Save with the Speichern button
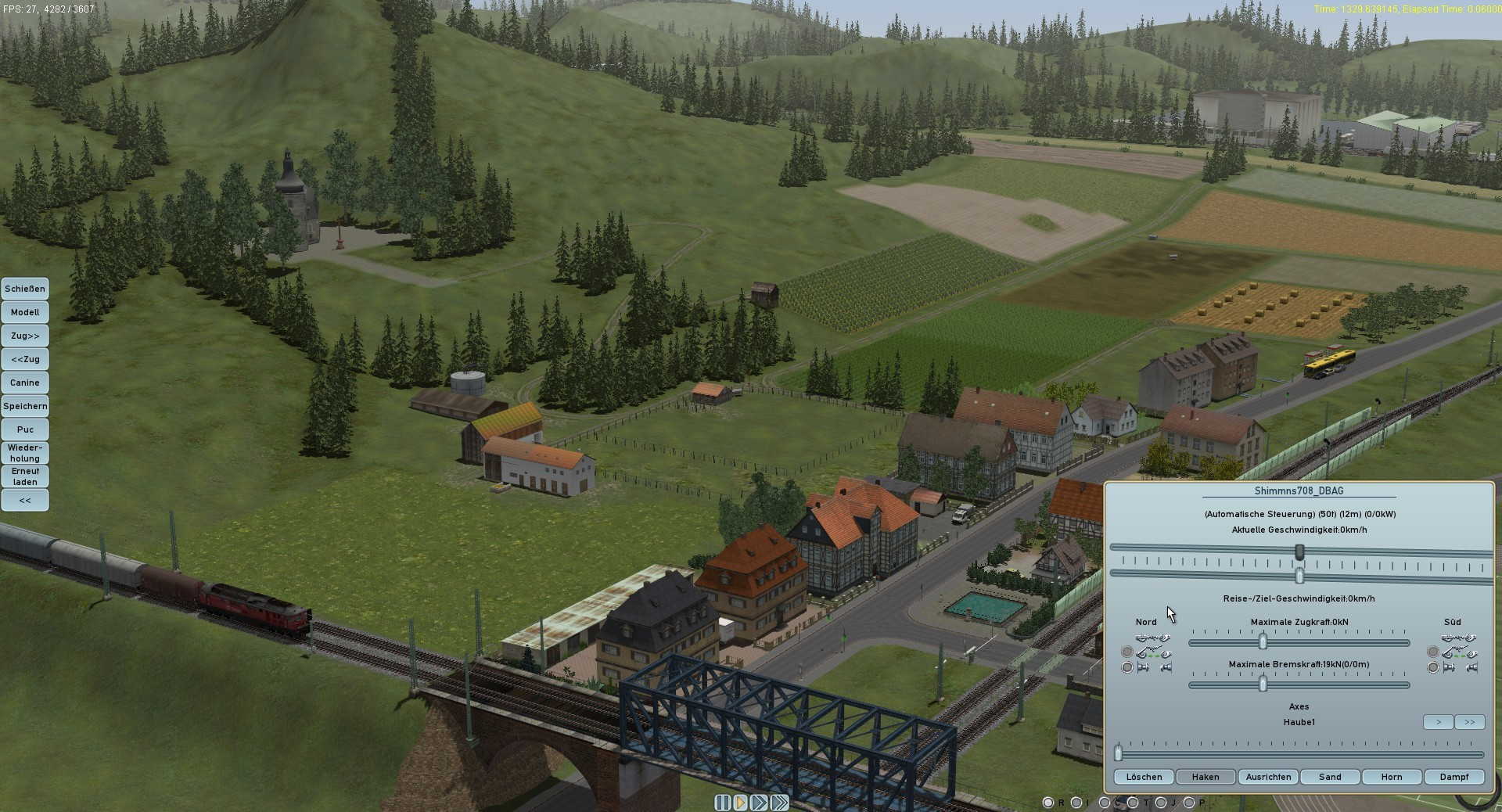The image size is (1502, 812). 25,406
